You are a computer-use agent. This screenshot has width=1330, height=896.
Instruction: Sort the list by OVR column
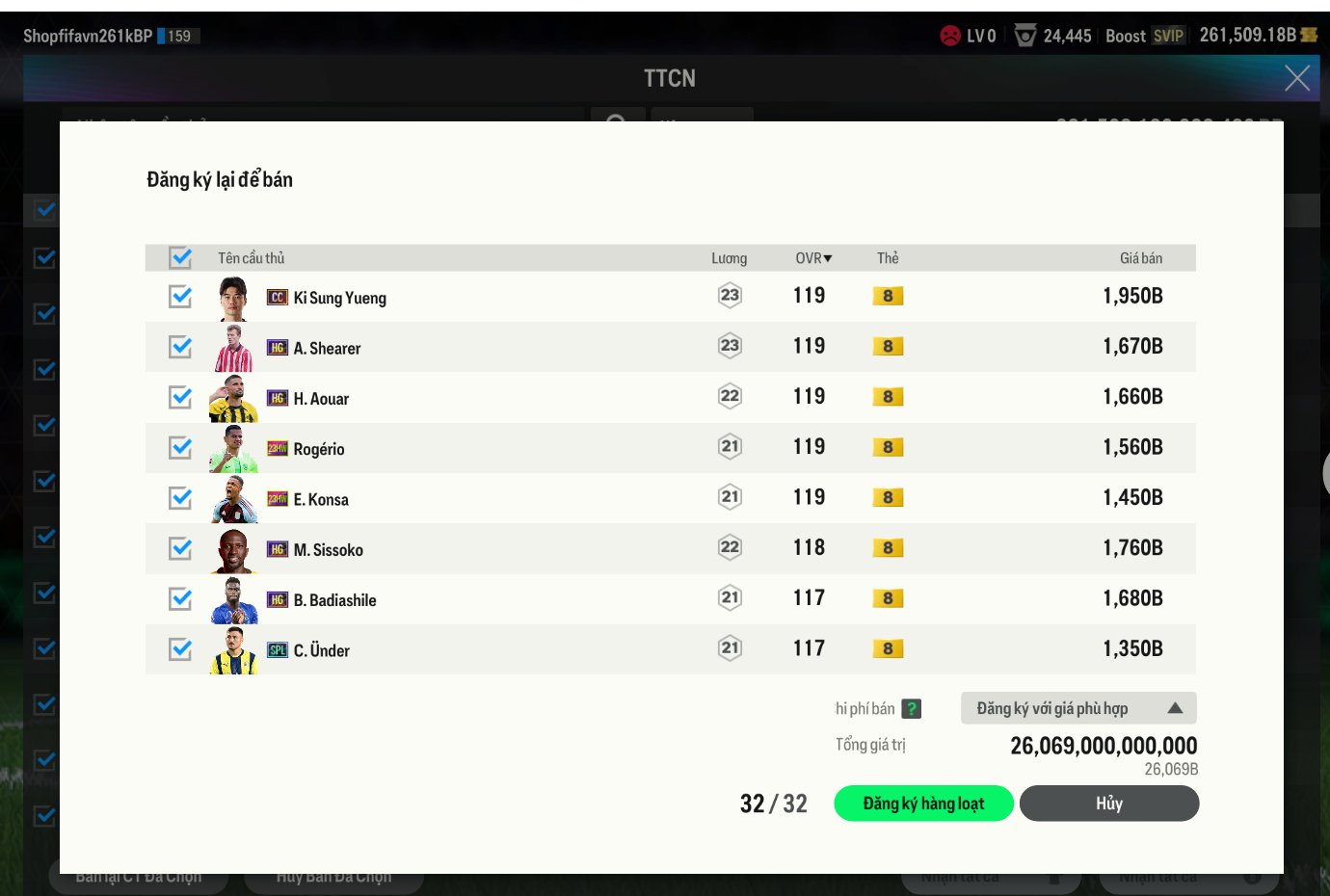coord(812,258)
